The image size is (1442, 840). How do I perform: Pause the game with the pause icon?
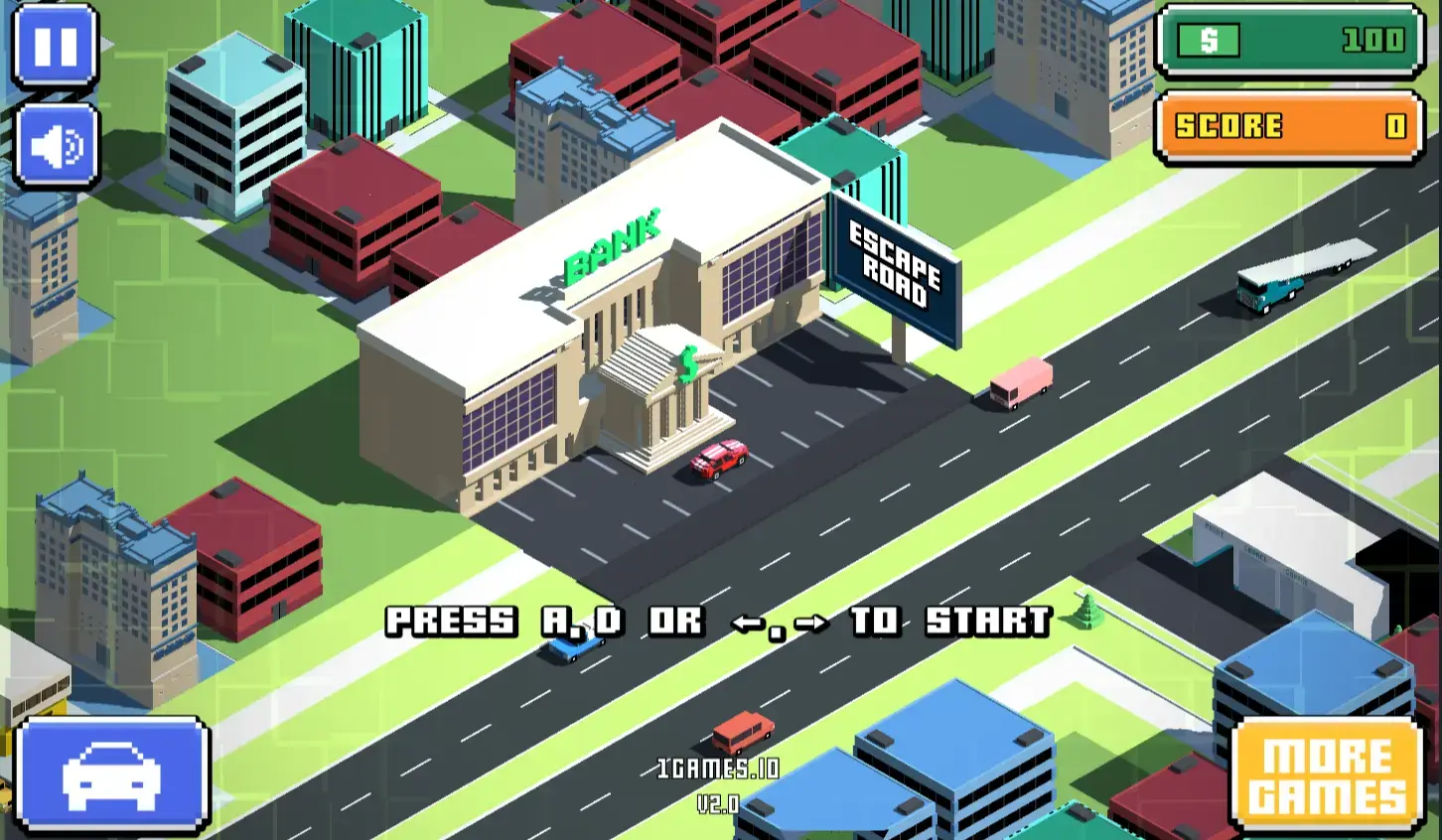[x=55, y=44]
